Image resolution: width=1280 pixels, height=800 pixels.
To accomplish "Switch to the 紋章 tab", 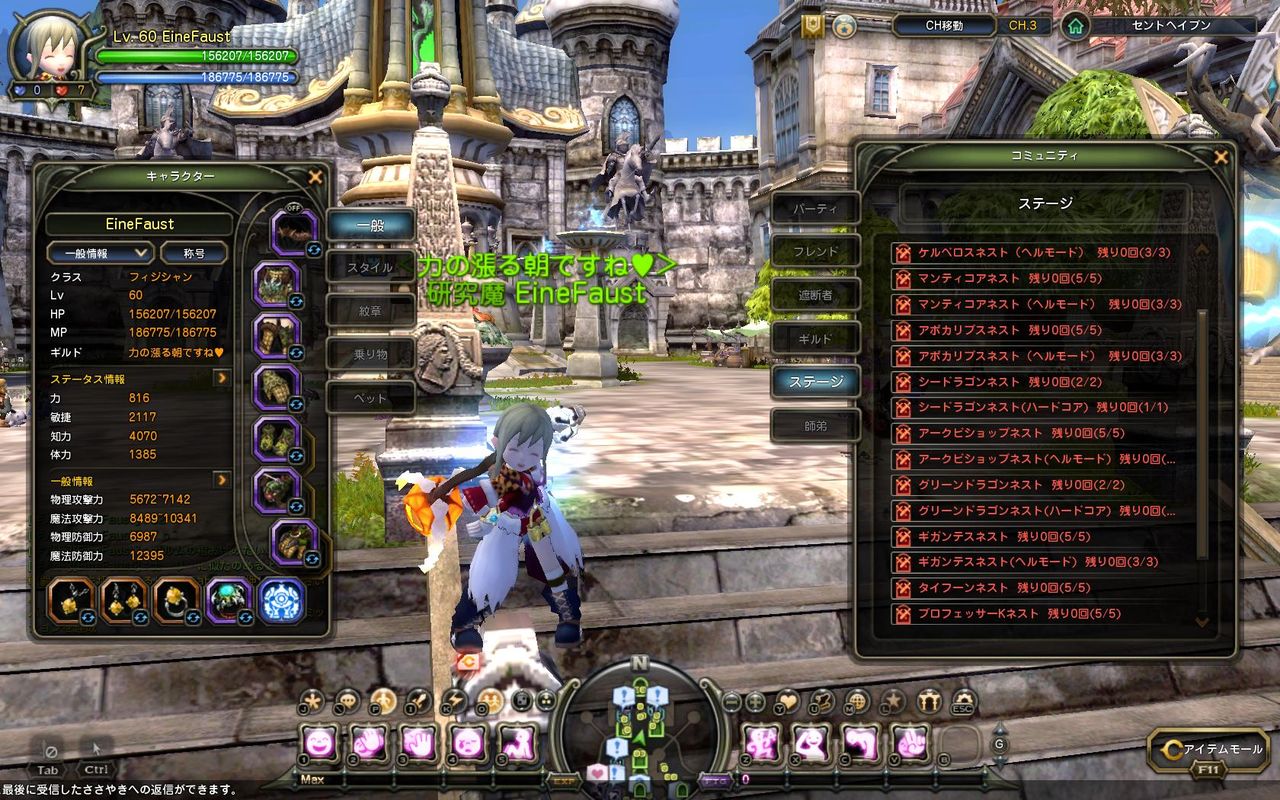I will pos(370,311).
